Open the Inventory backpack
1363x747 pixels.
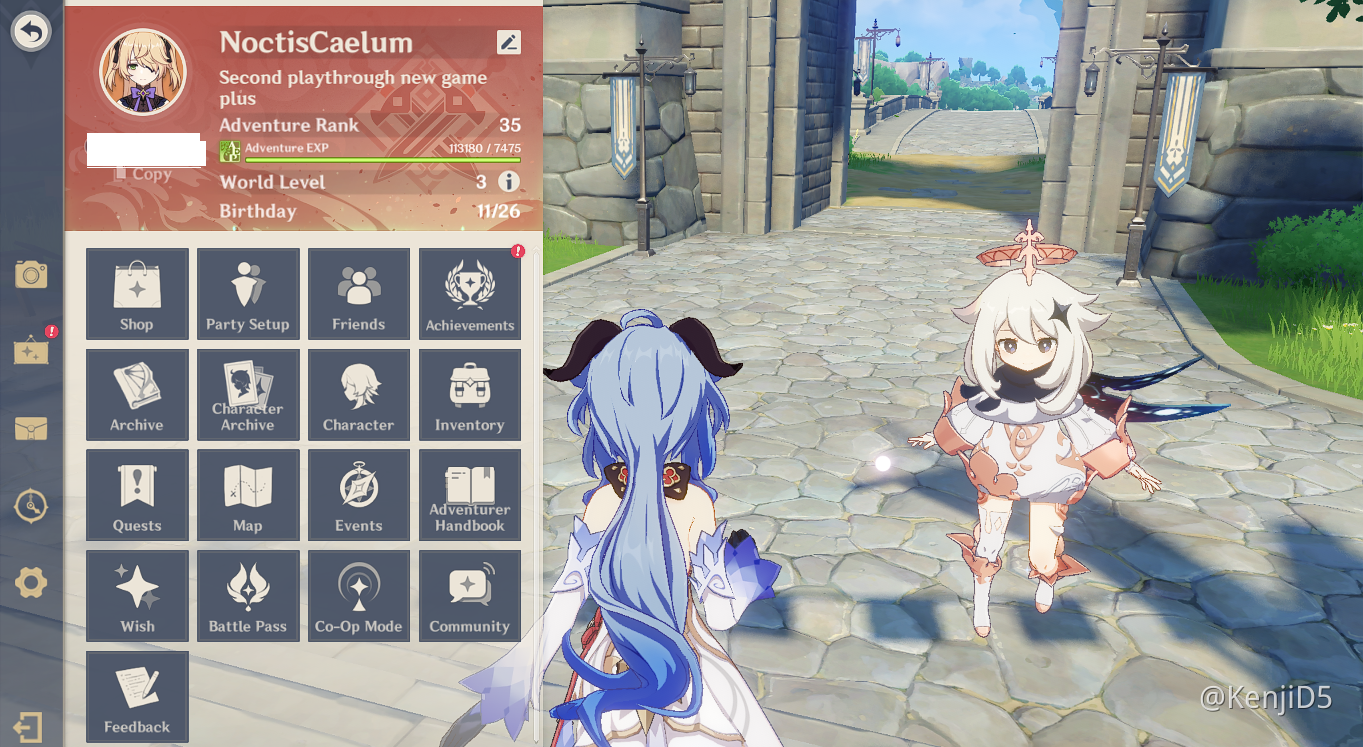coord(470,394)
